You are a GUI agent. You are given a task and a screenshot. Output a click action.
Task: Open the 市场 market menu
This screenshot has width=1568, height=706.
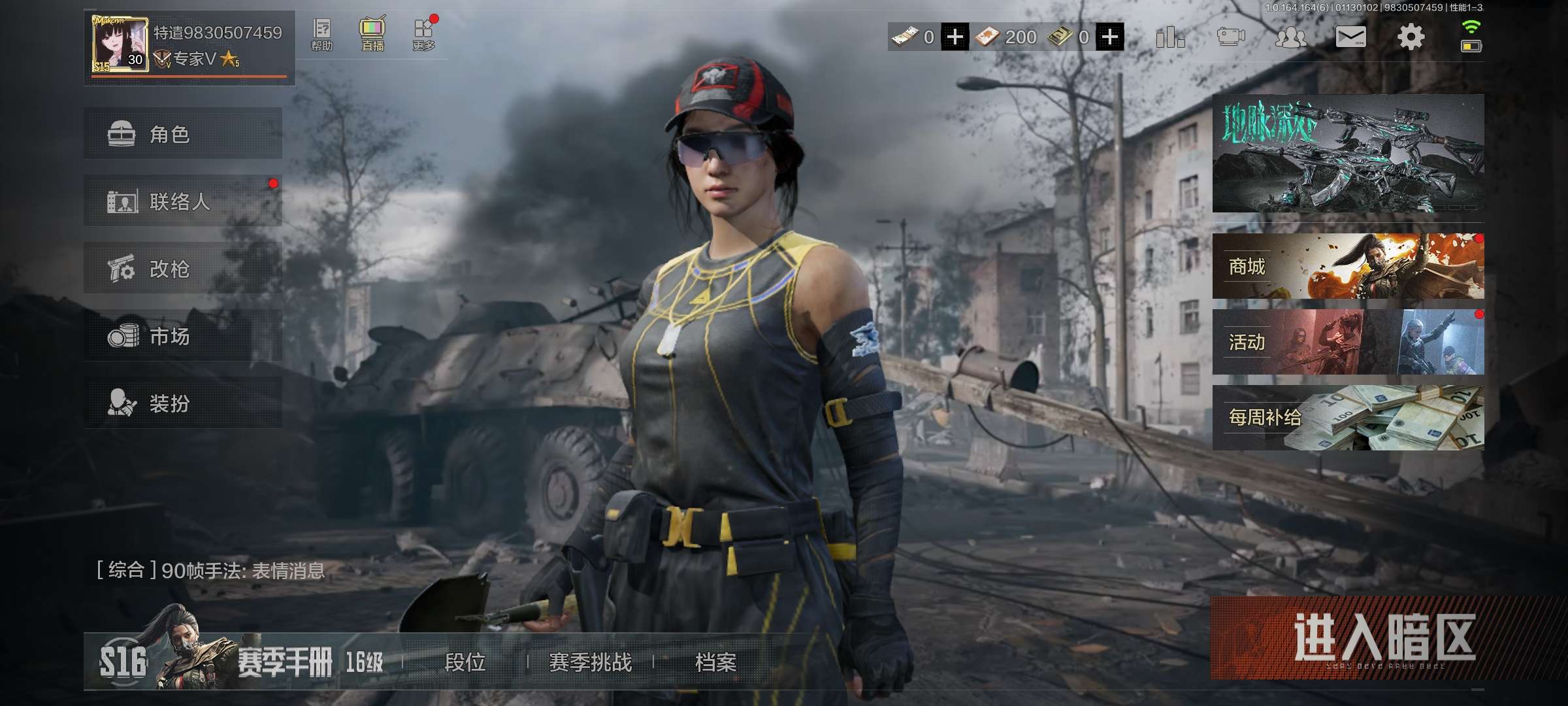pos(182,336)
